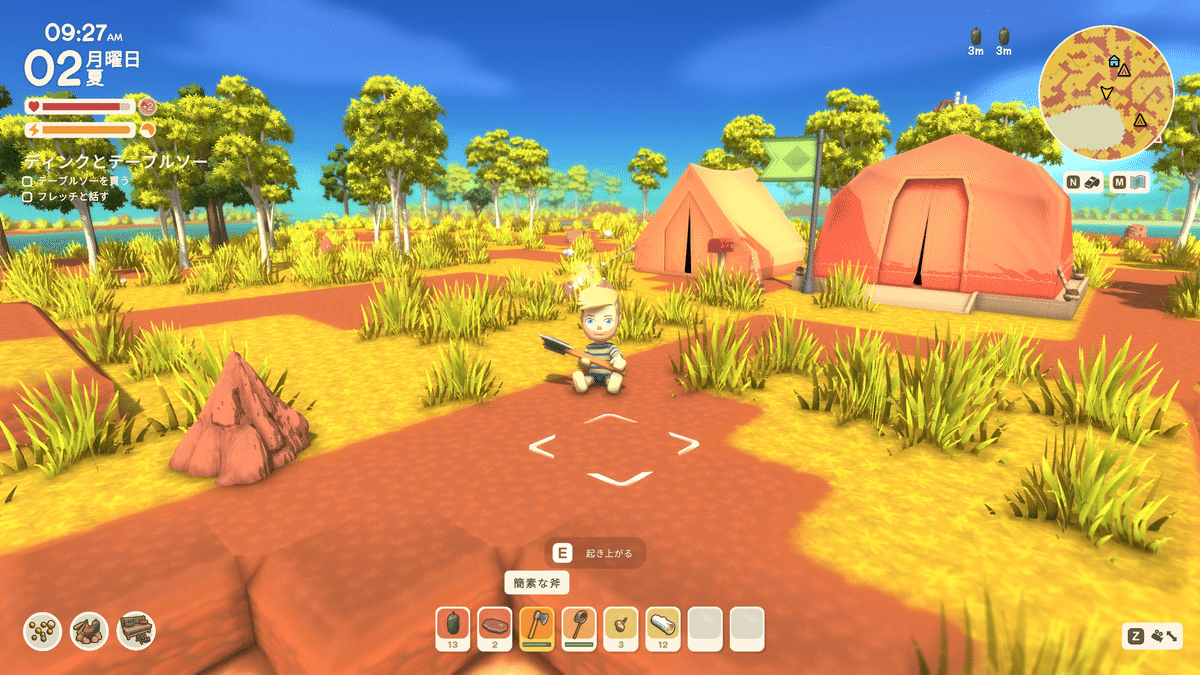The image size is (1200, 675).
Task: Select the mushroom slot holding 3
Action: click(x=621, y=625)
